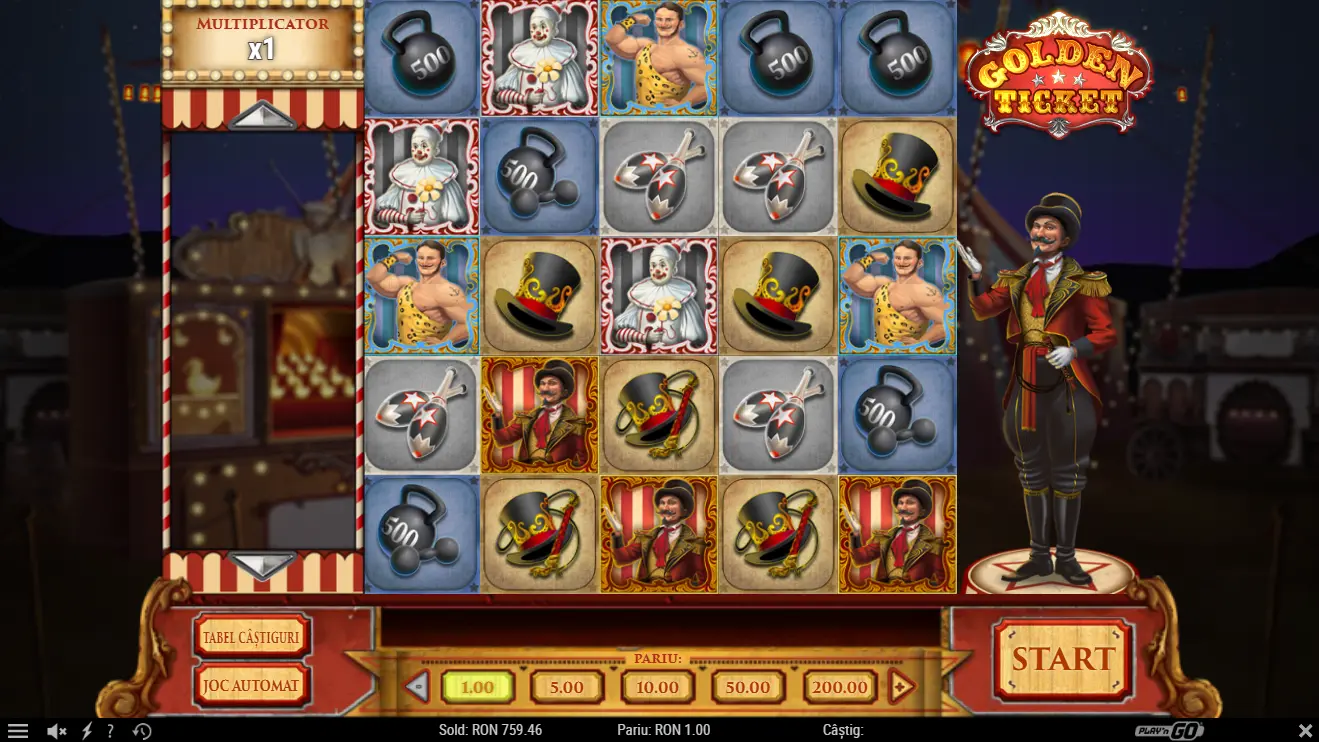Enable JOC AUTOMAT autoplay
This screenshot has height=742, width=1319.
(x=251, y=686)
